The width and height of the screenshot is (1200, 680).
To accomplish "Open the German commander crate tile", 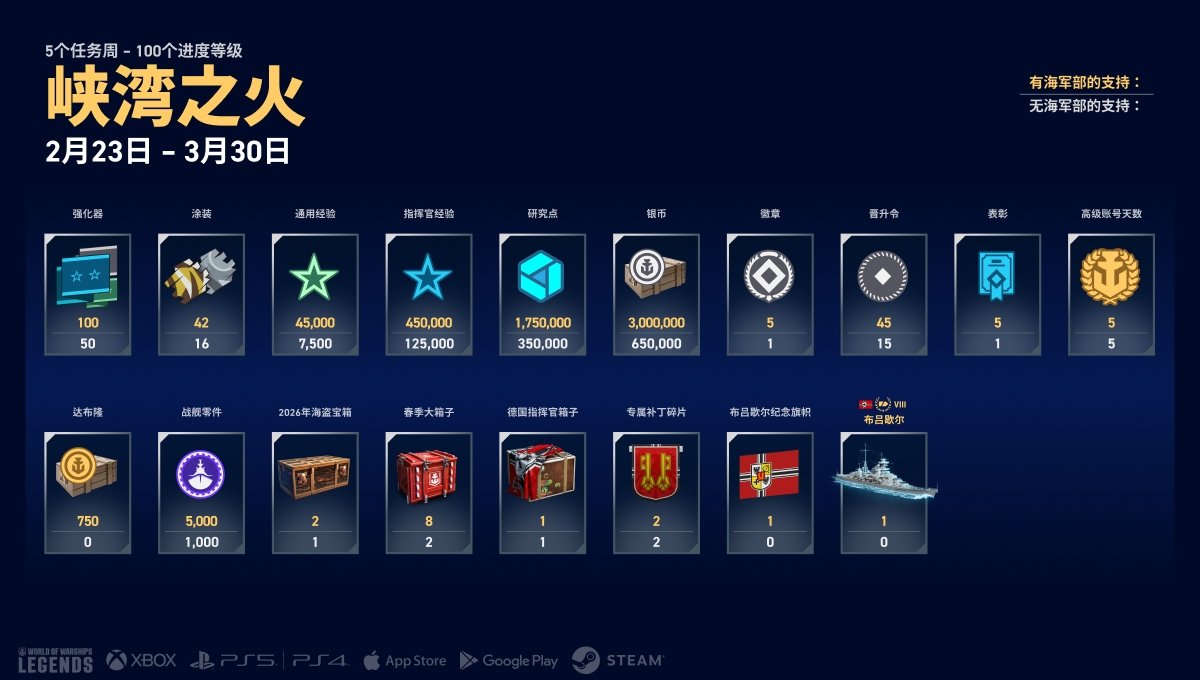I will (x=543, y=492).
